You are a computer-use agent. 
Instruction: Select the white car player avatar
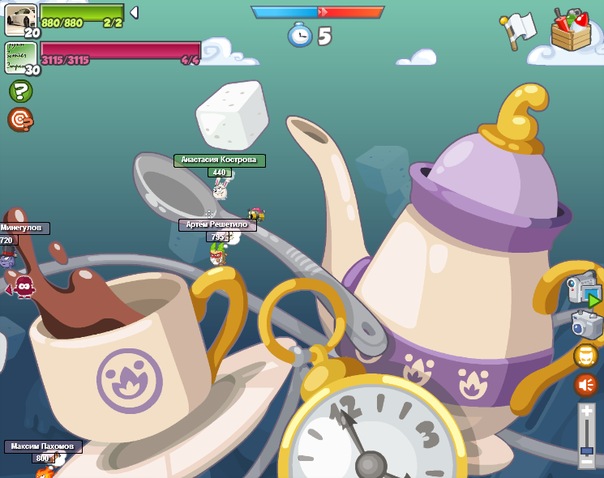pyautogui.click(x=21, y=15)
